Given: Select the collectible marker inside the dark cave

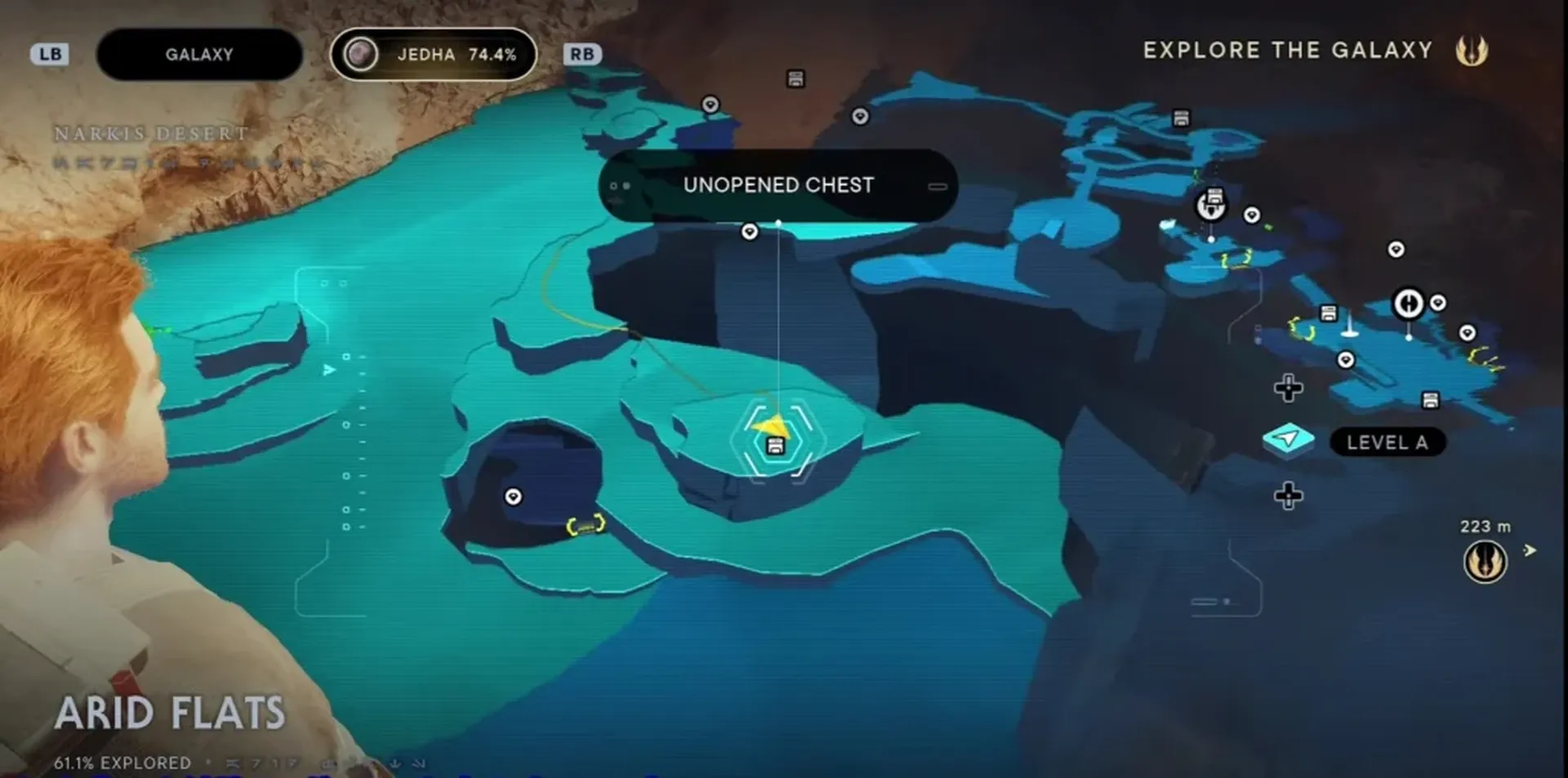Looking at the screenshot, I should pos(513,496).
